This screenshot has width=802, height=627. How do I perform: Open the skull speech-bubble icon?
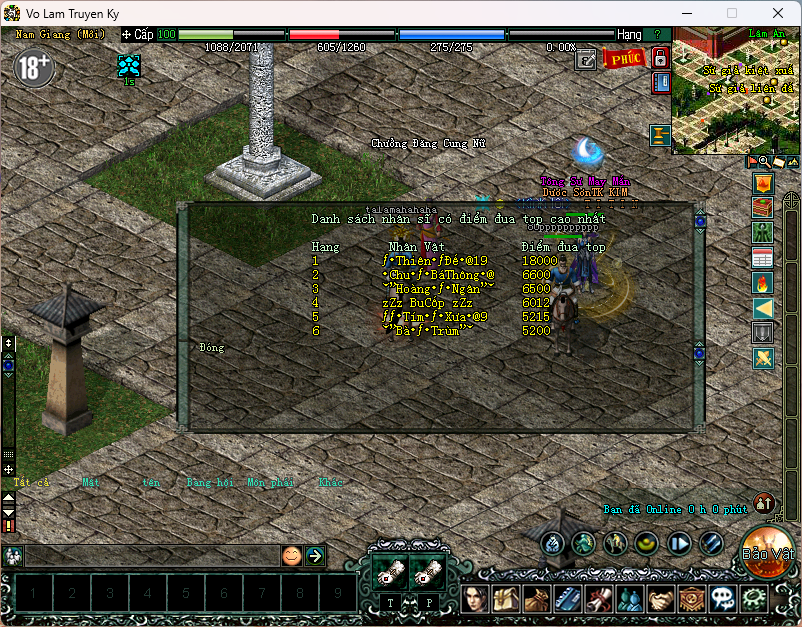723,599
